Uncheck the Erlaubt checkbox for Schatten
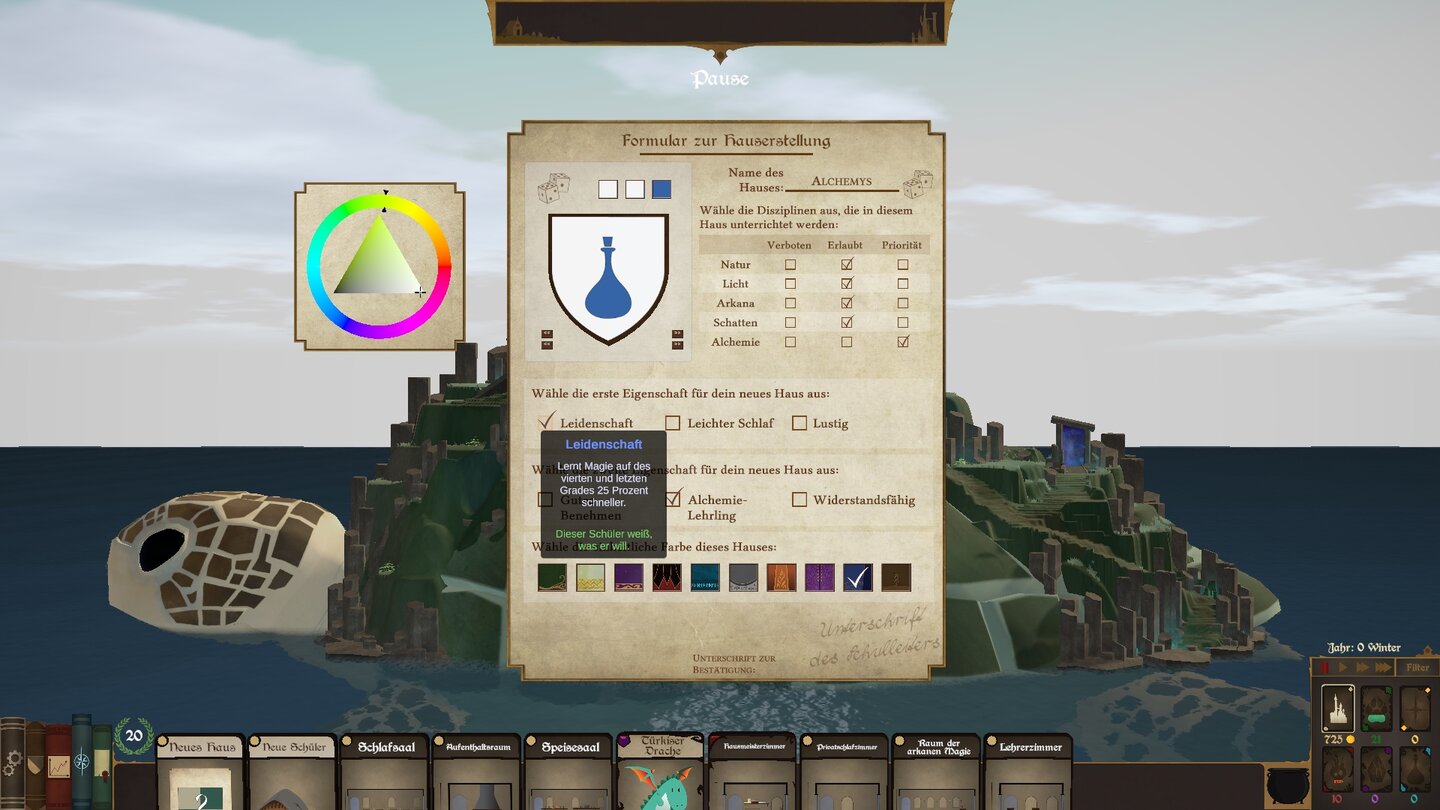 coord(845,322)
